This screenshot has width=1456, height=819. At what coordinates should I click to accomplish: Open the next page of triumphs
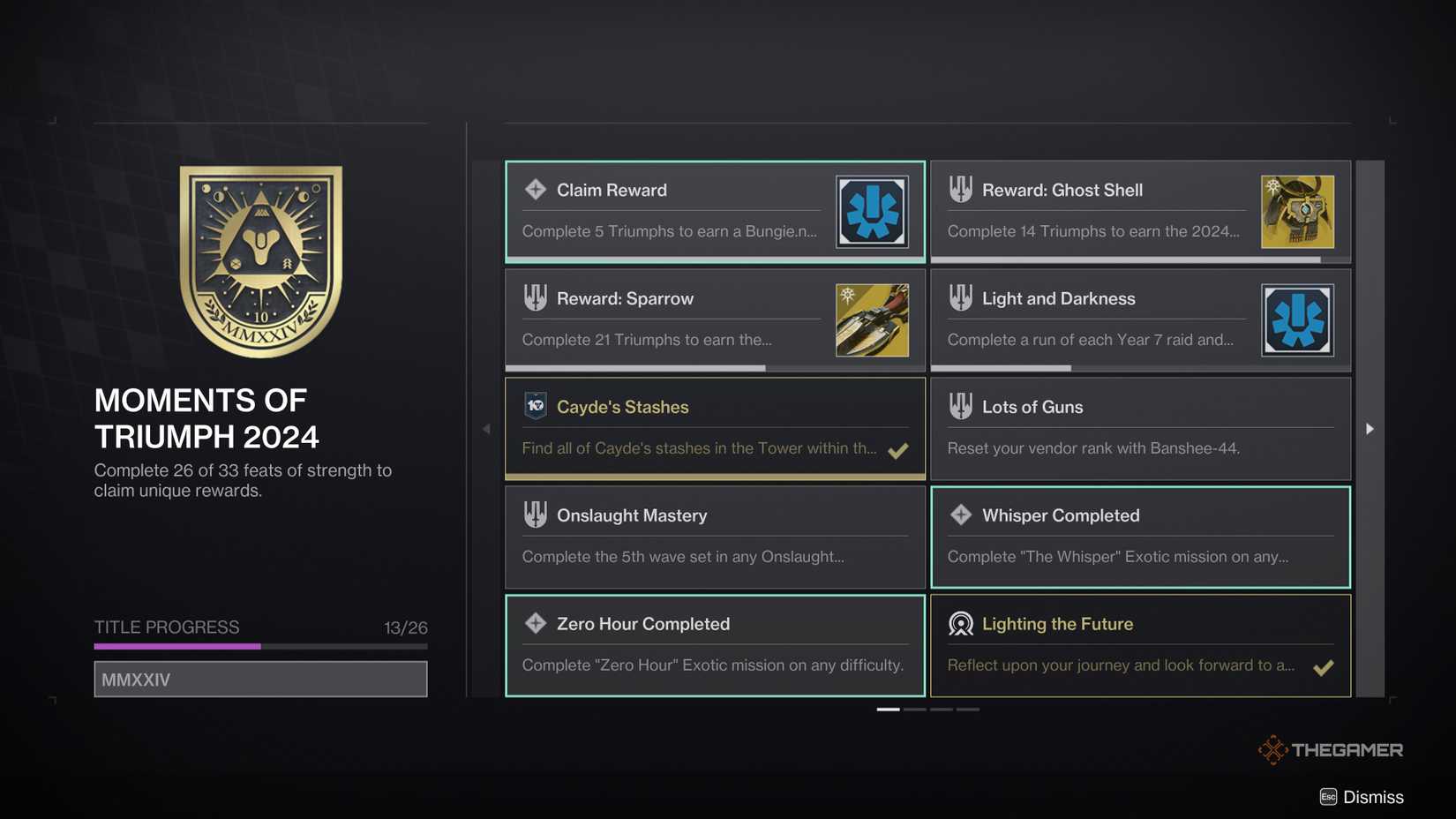1369,428
